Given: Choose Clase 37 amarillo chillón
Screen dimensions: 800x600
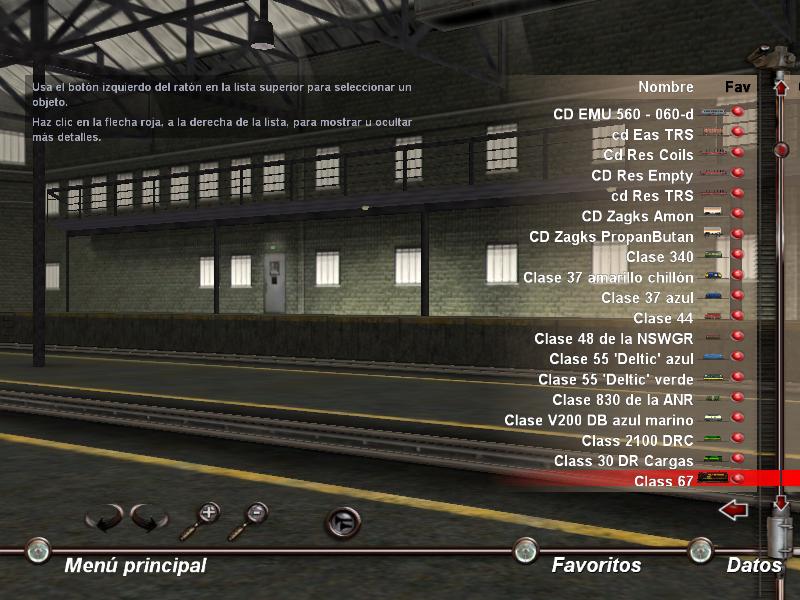Looking at the screenshot, I should pyautogui.click(x=608, y=277).
